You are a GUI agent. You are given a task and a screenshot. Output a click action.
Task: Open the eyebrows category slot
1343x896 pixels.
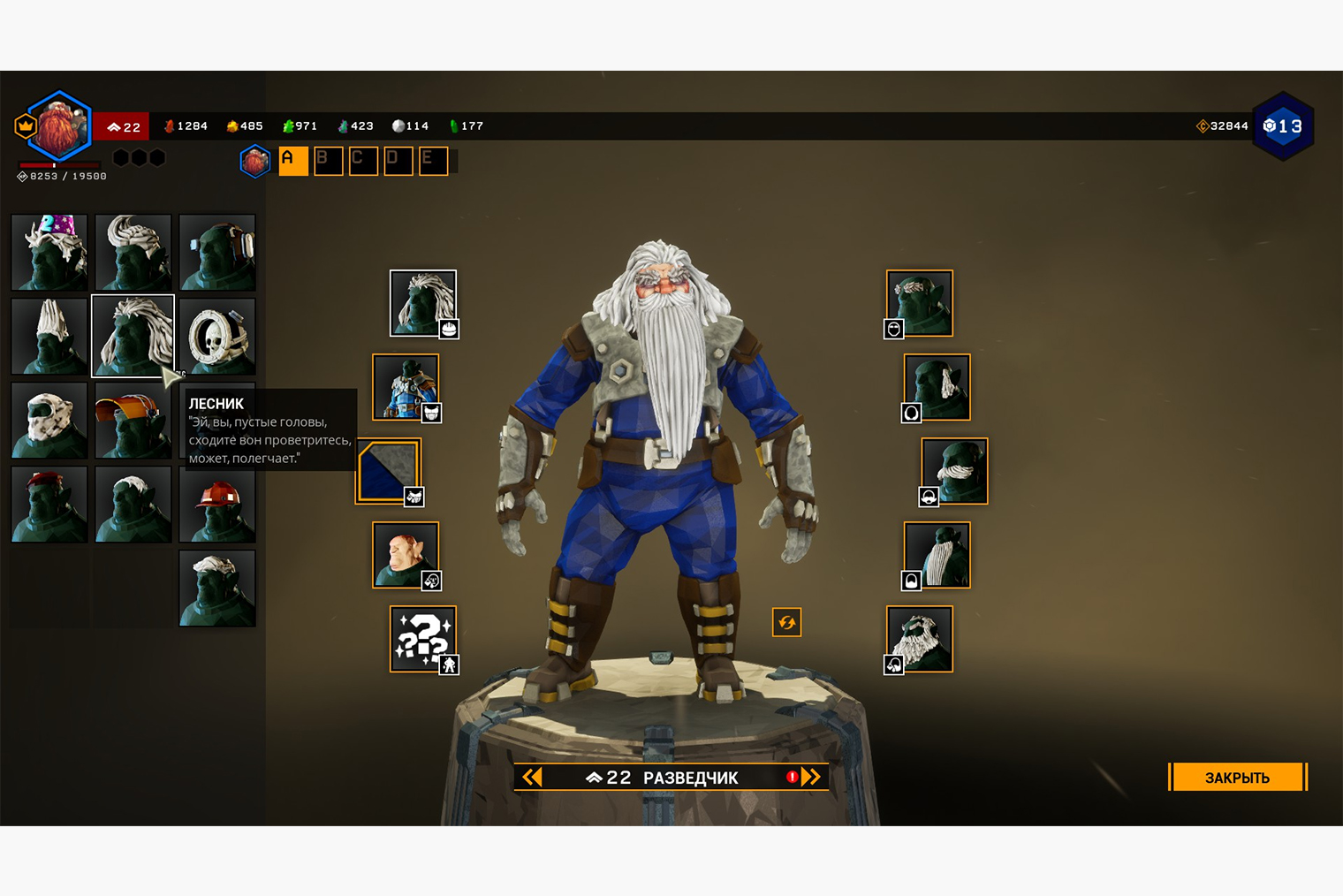tap(920, 303)
